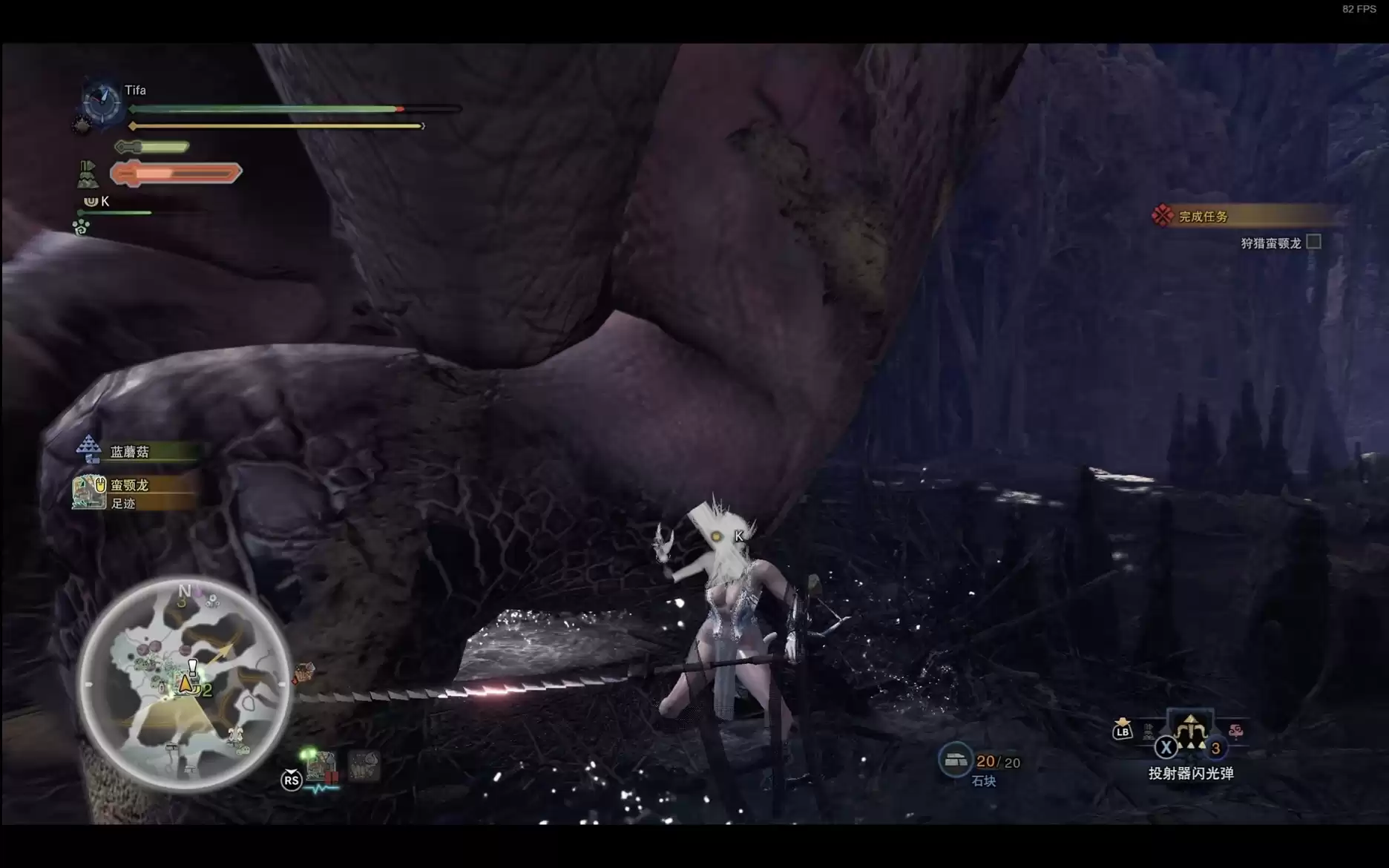Select the greyed-out second monster icon

(364, 765)
